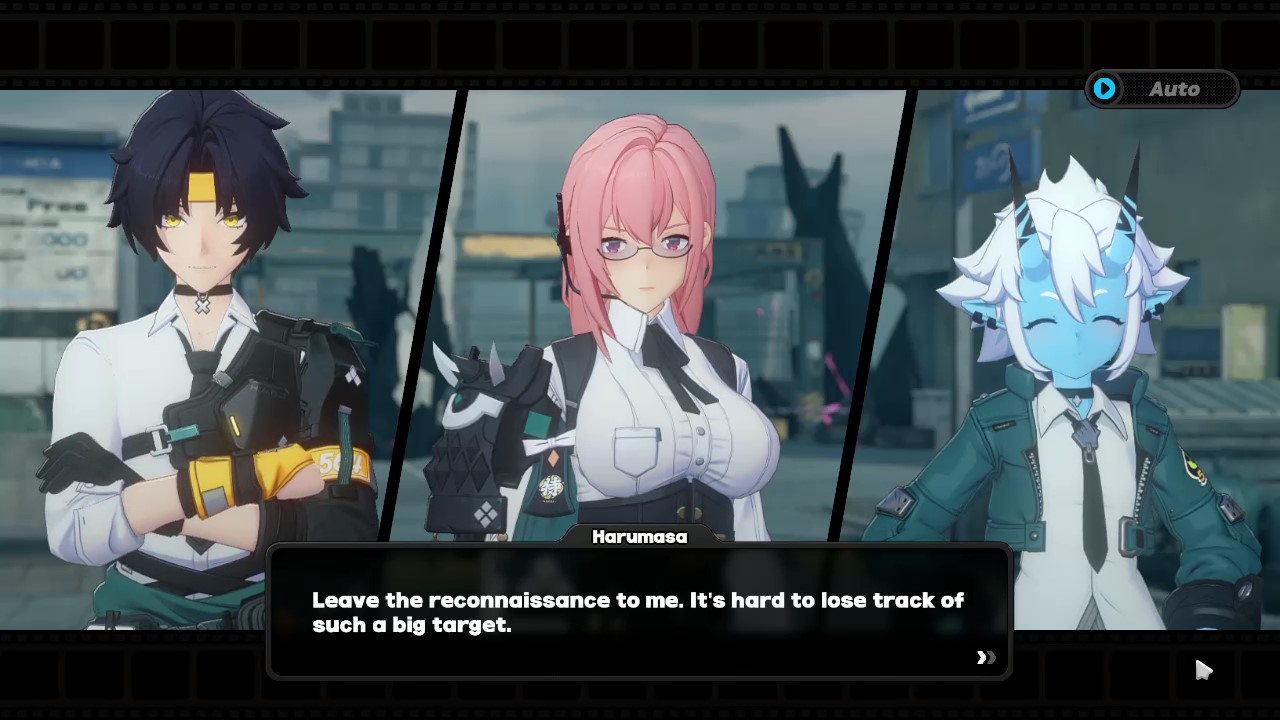The image size is (1280, 720).
Task: Expand the Harumasa name plate above the dialogue
Action: point(639,537)
